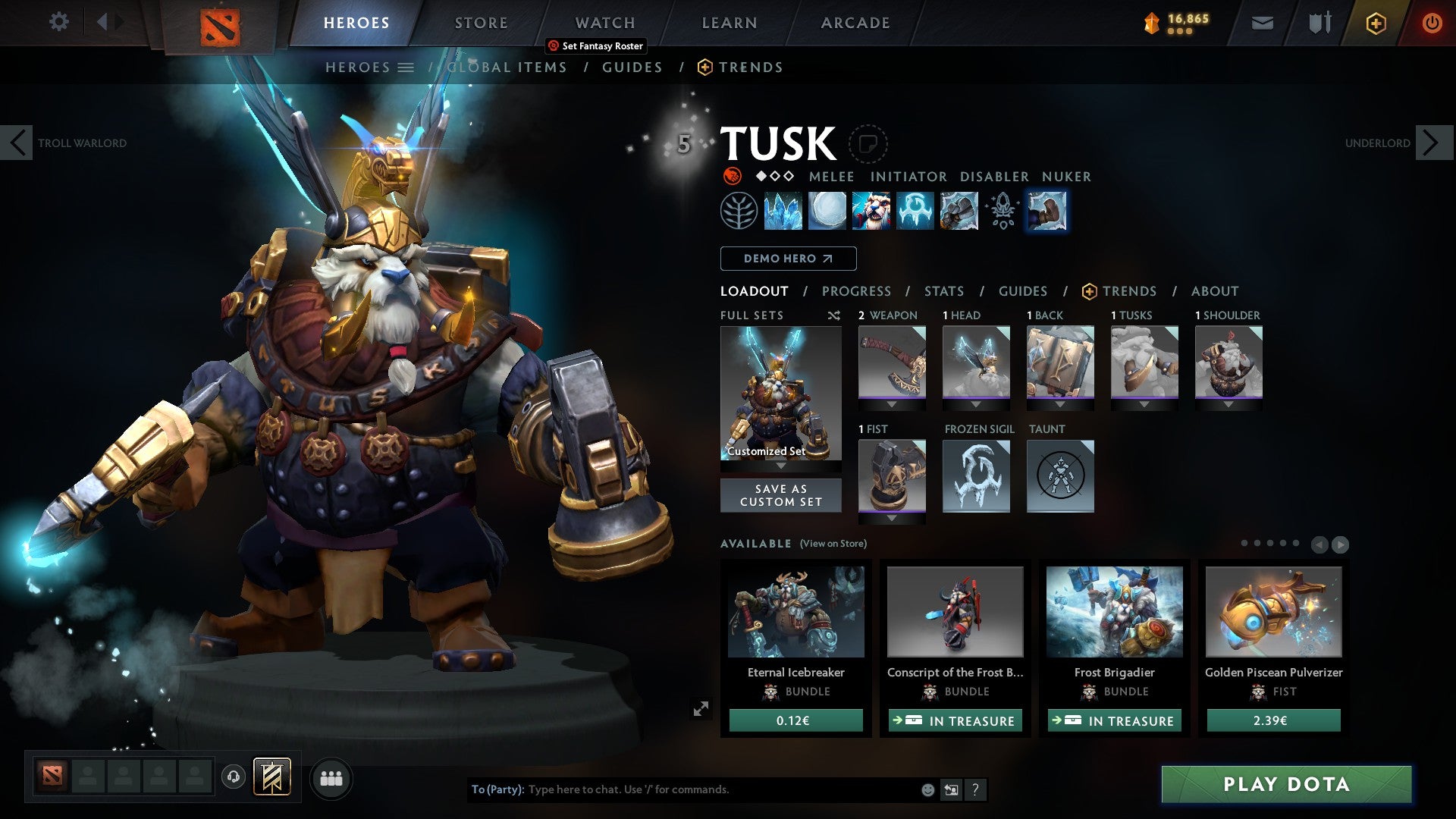Save loadout as custom set

[780, 495]
